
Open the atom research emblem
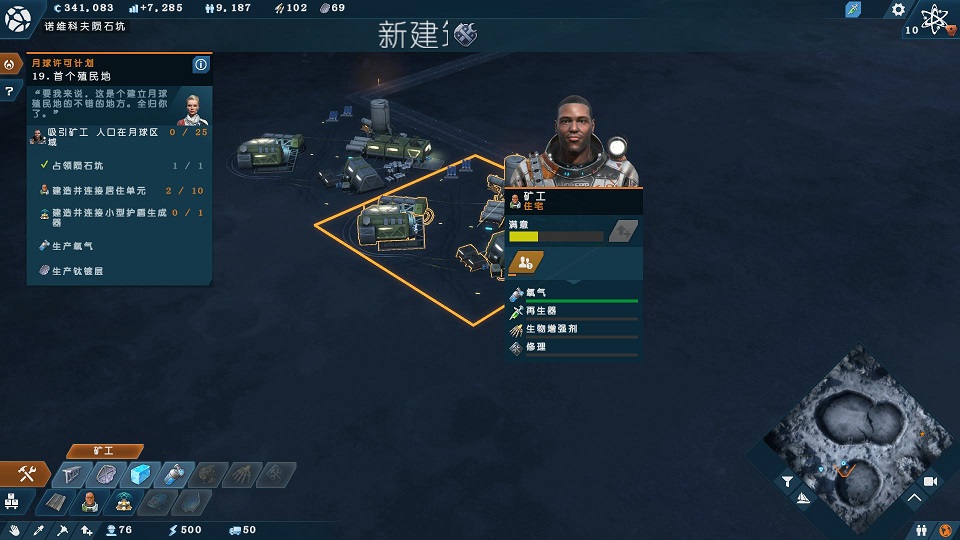(935, 17)
